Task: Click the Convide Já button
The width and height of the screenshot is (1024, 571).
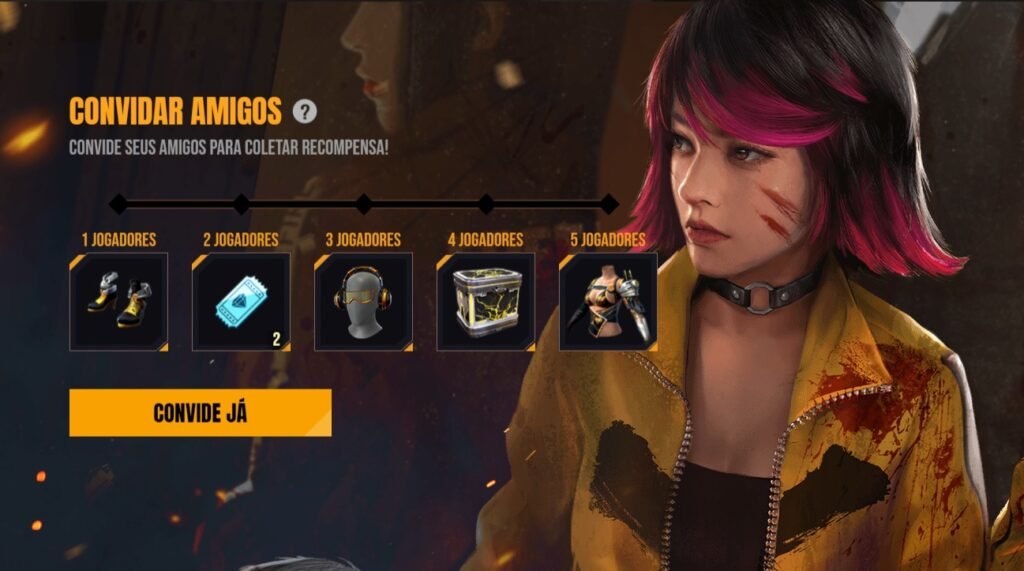Action: [200, 413]
